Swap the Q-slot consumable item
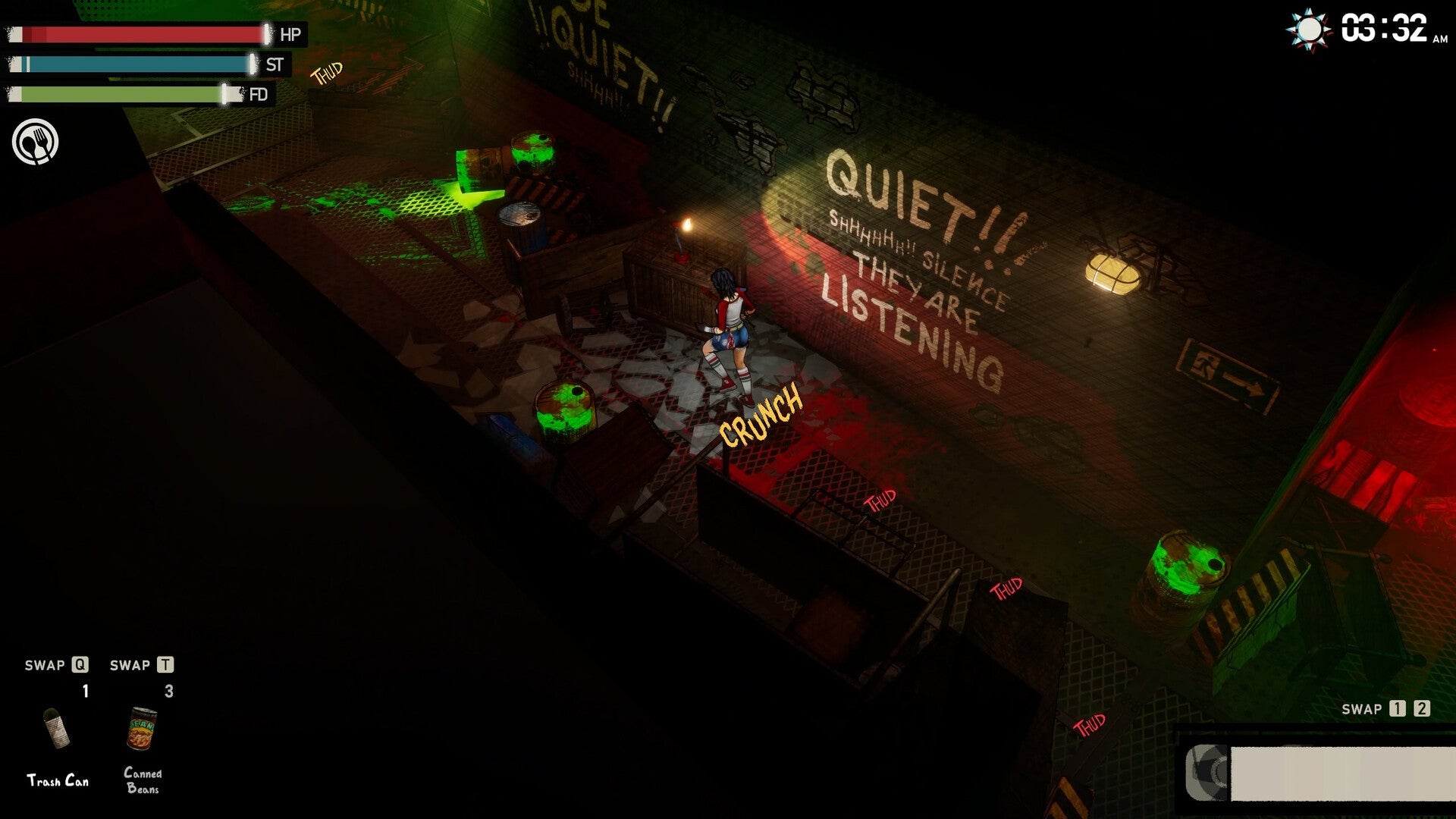This screenshot has width=1456, height=819. pos(80,666)
